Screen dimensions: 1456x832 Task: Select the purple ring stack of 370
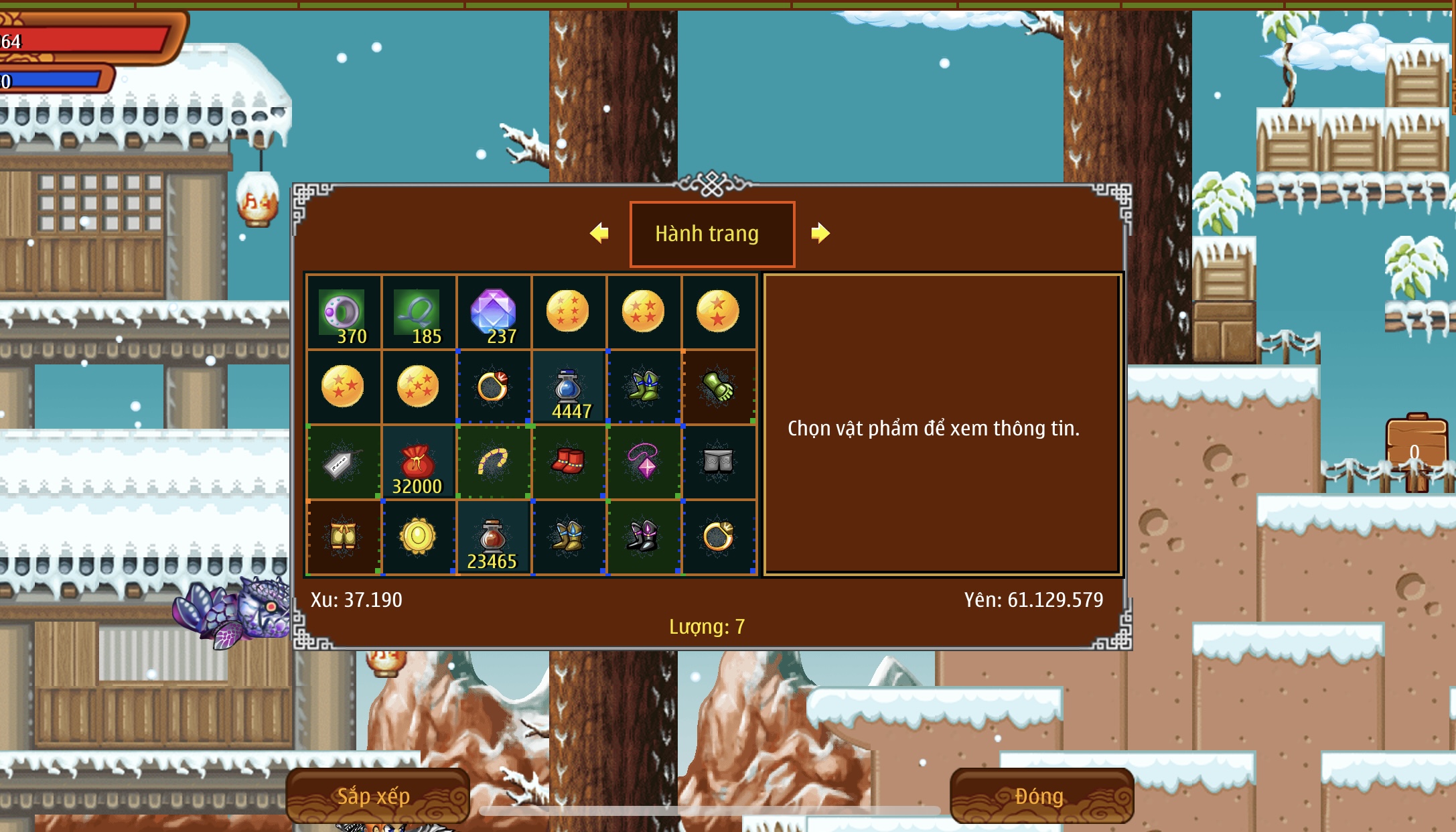point(344,312)
